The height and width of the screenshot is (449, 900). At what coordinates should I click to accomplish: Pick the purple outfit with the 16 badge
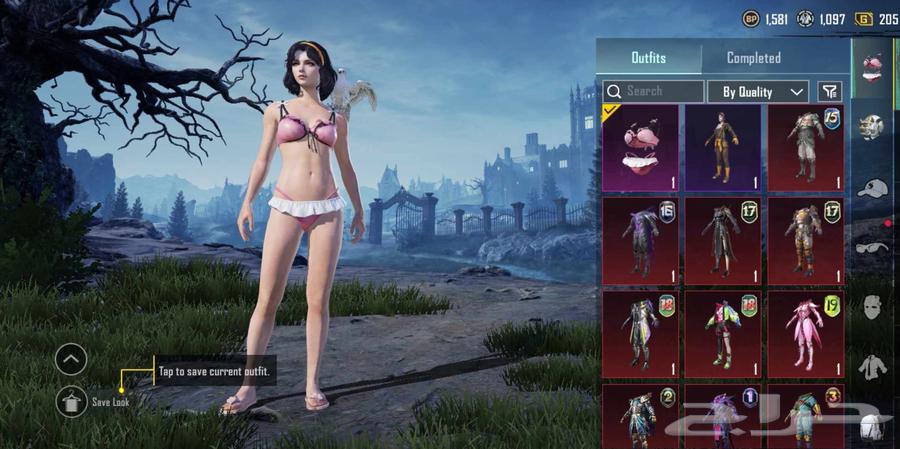coord(640,241)
